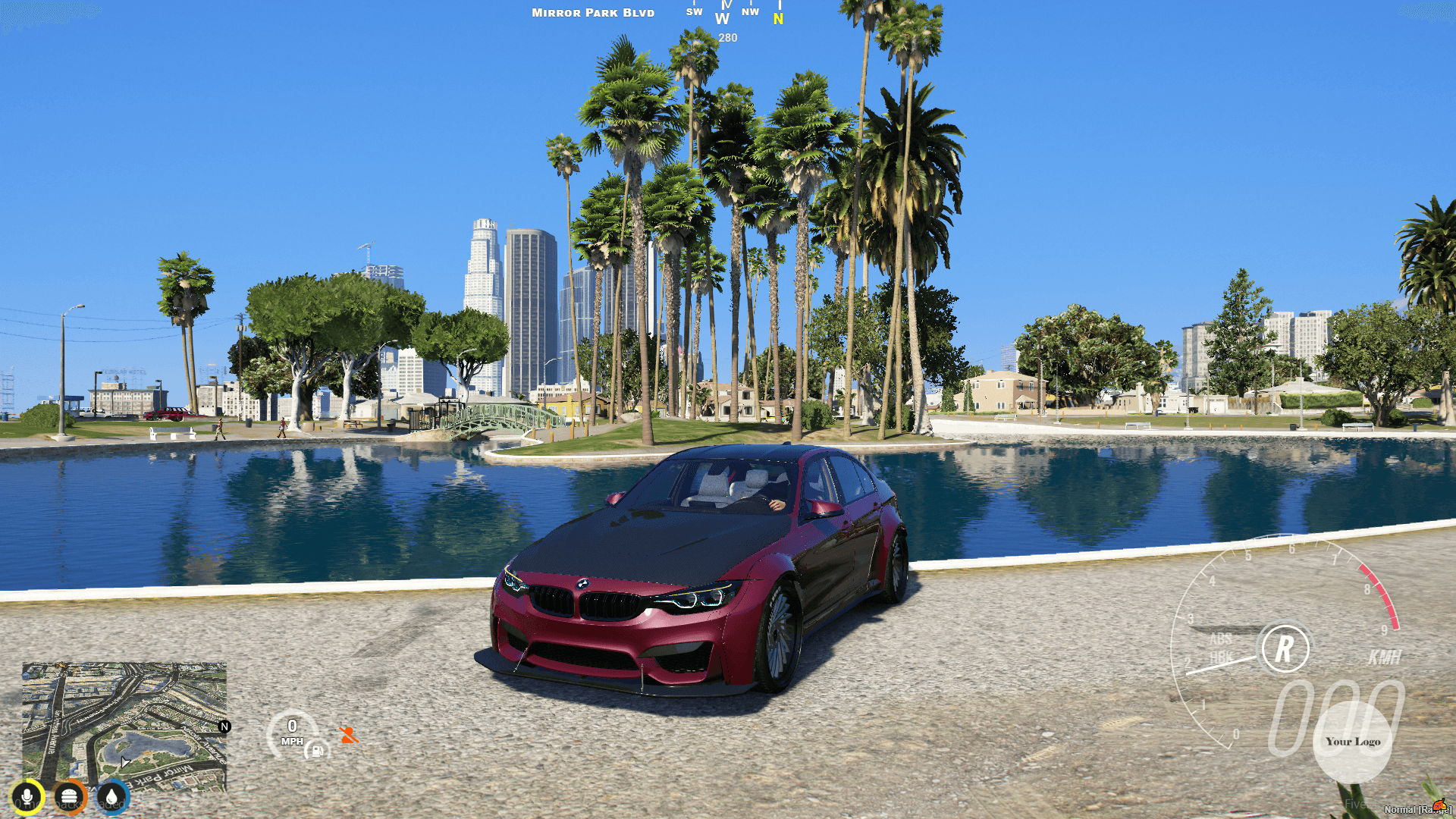
Task: Click the NW compass direction label
Action: point(751,11)
